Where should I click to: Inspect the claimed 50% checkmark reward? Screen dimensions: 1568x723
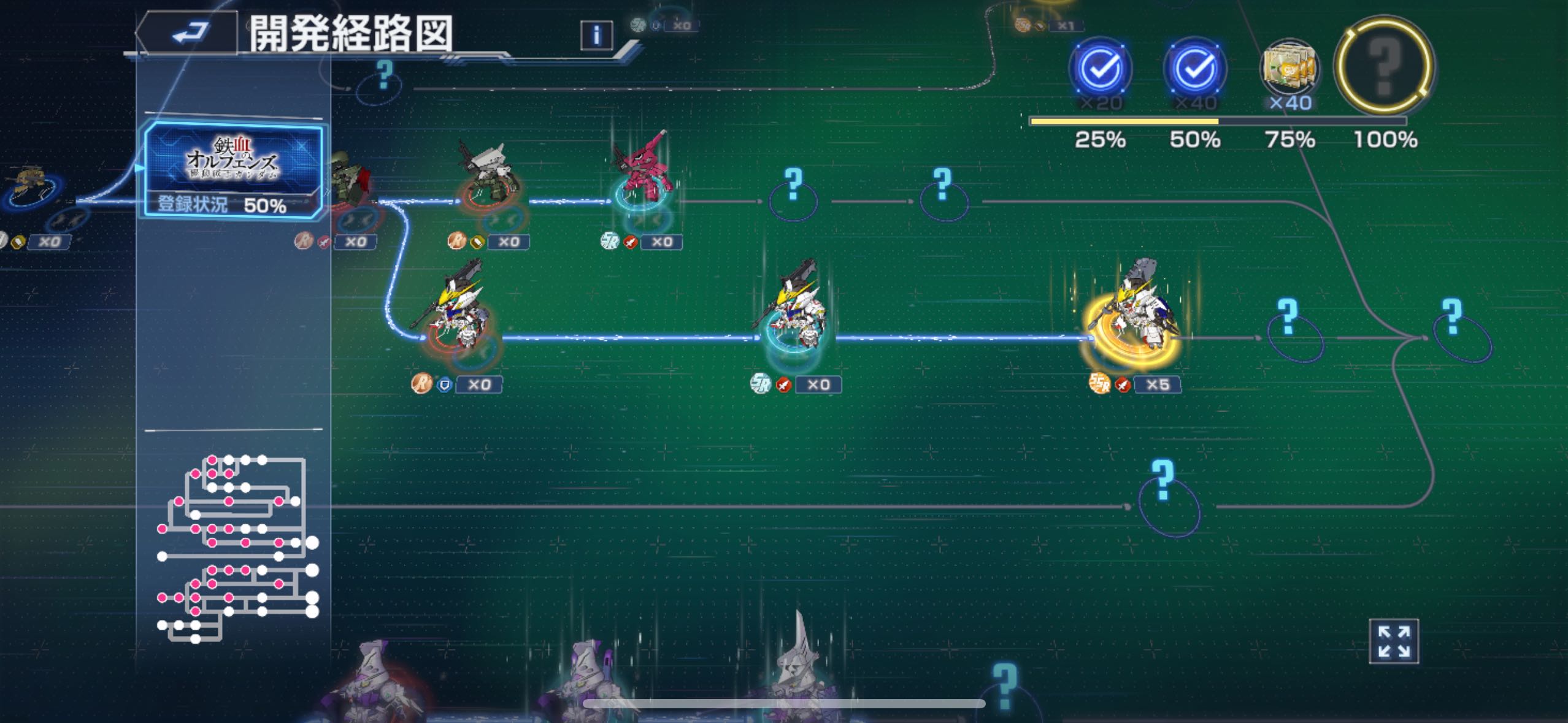tap(1194, 67)
